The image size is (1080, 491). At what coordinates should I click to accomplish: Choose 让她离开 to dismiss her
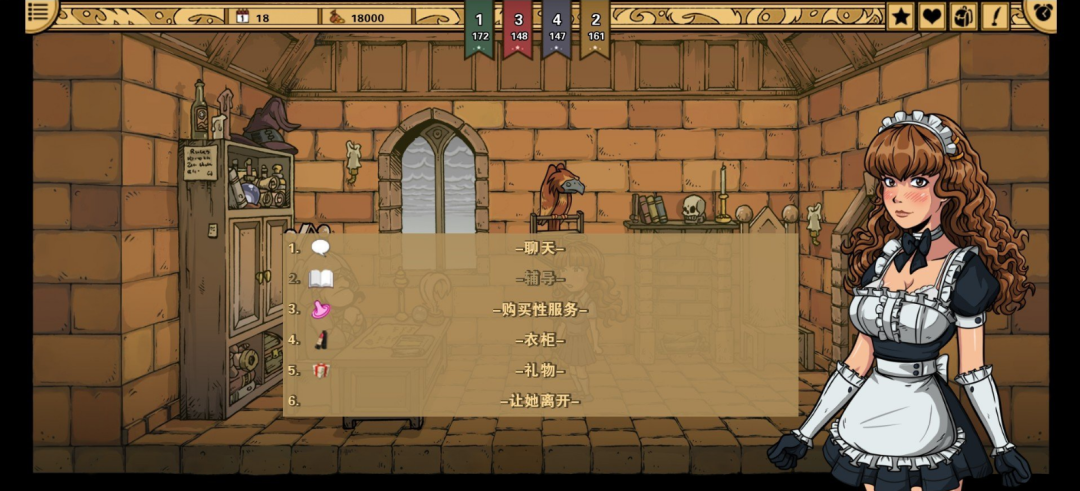(540, 401)
